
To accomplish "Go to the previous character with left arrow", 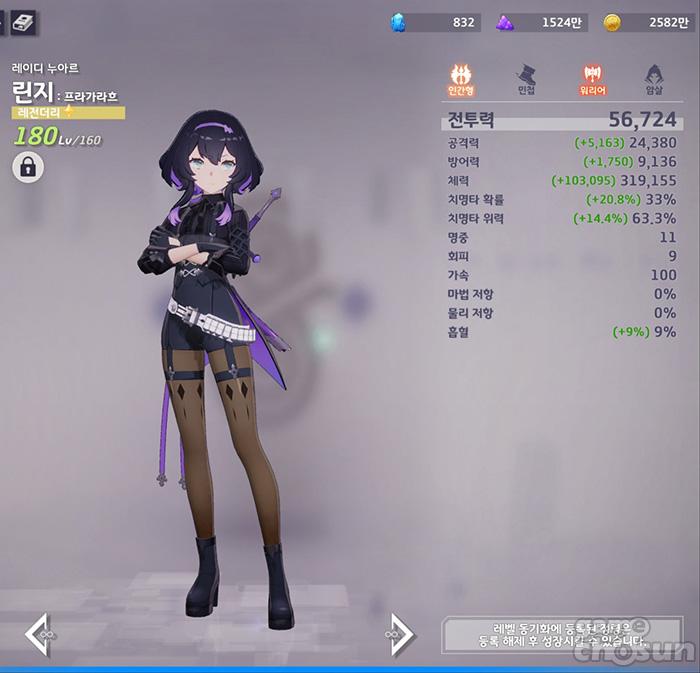I will 37,632.
